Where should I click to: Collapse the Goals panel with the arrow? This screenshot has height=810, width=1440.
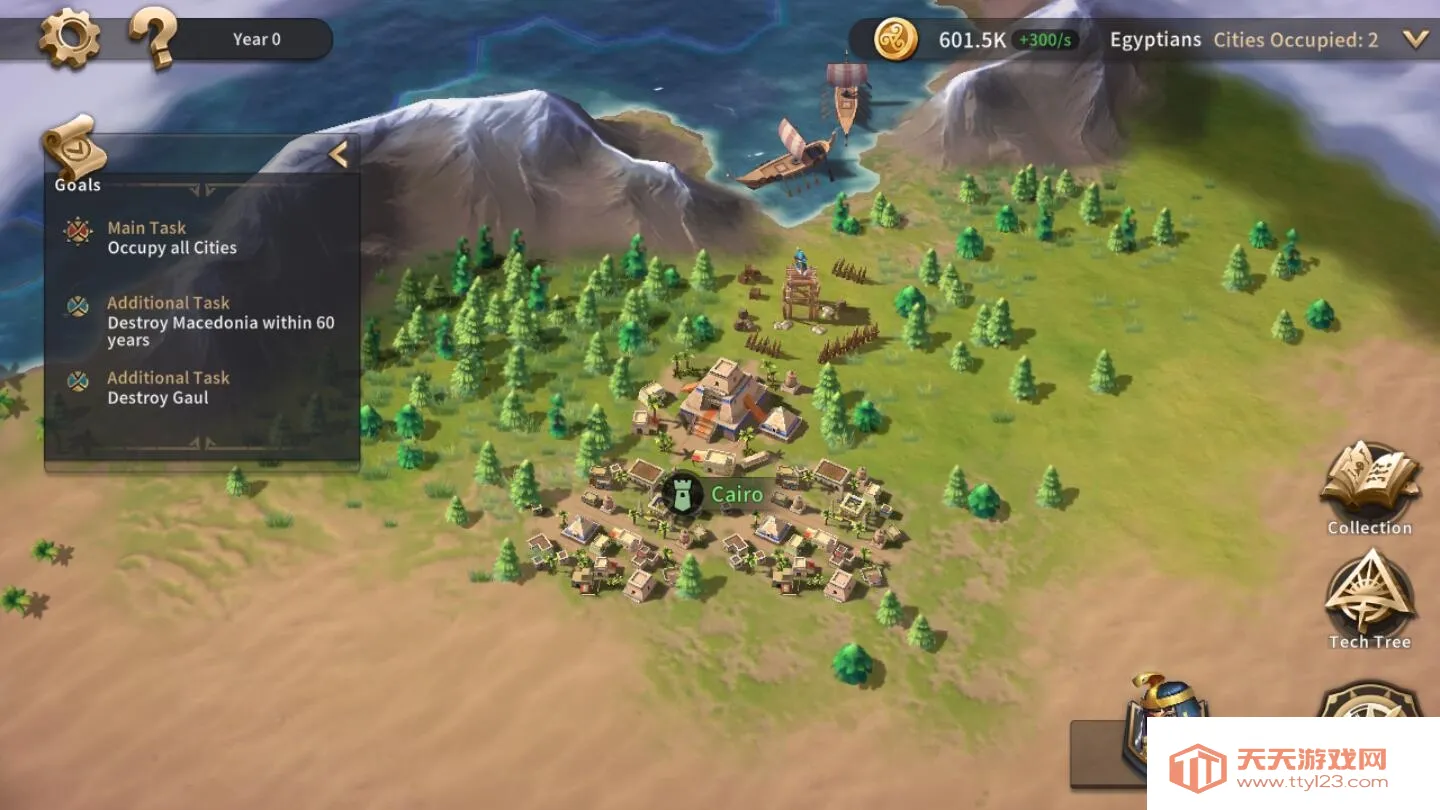tap(338, 154)
